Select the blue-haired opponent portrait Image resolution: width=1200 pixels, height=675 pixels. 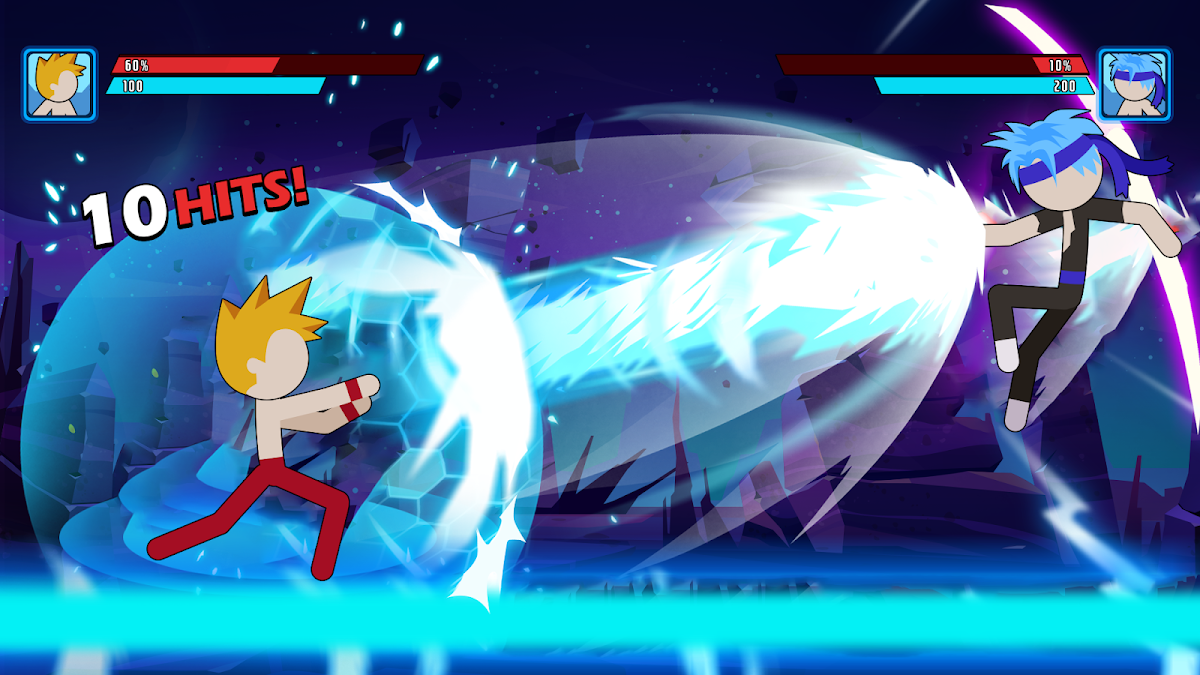pyautogui.click(x=1134, y=85)
